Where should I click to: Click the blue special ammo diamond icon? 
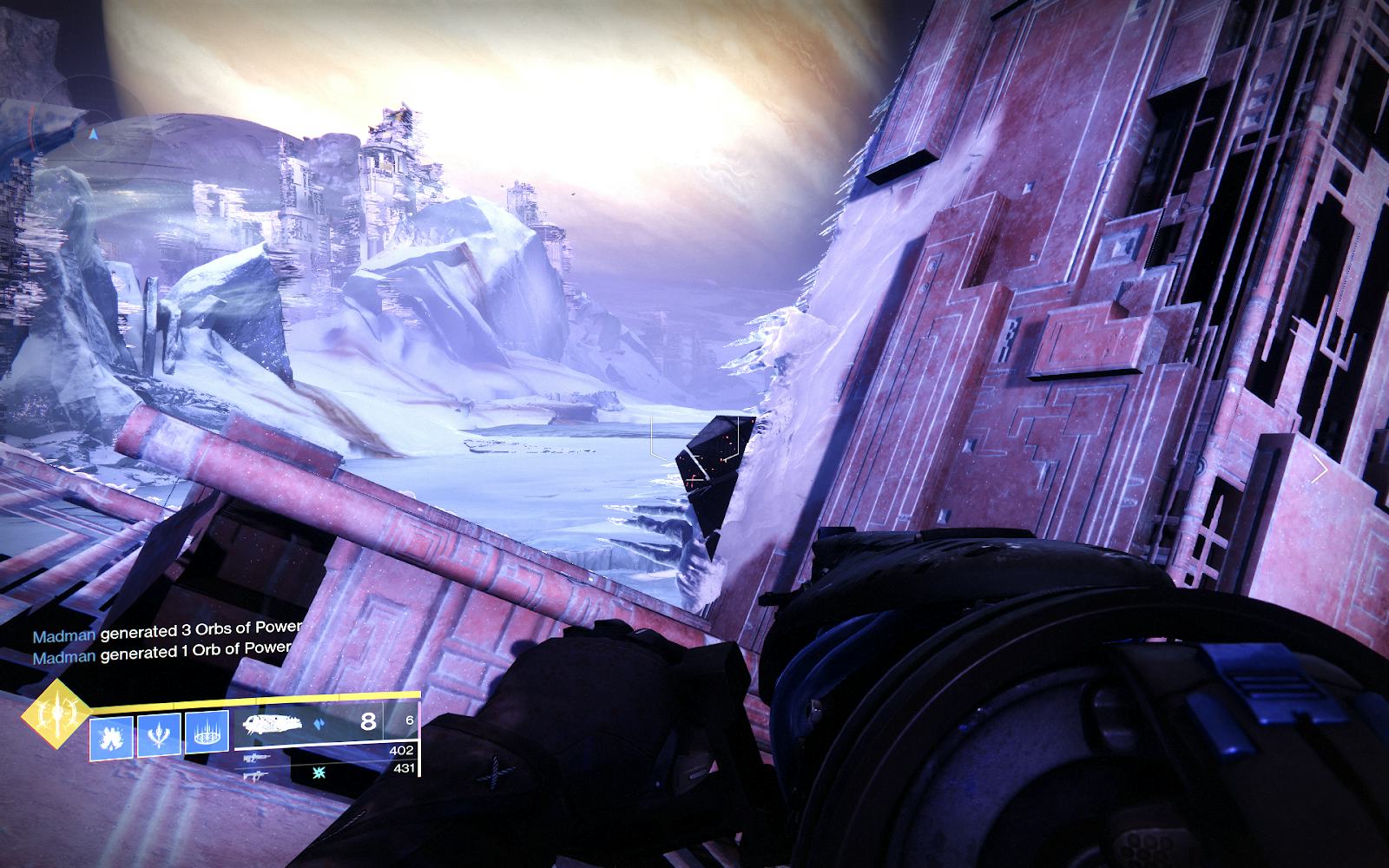pos(319,722)
